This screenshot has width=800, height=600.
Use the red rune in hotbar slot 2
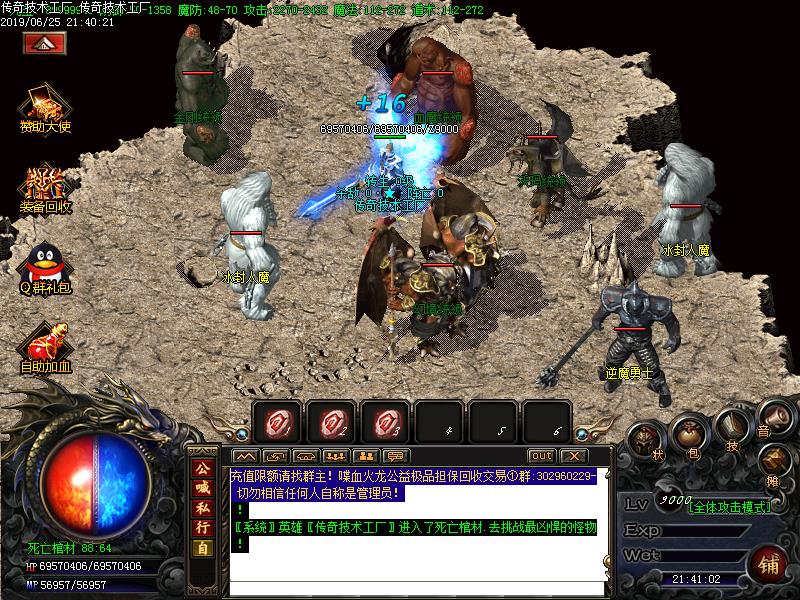point(330,423)
